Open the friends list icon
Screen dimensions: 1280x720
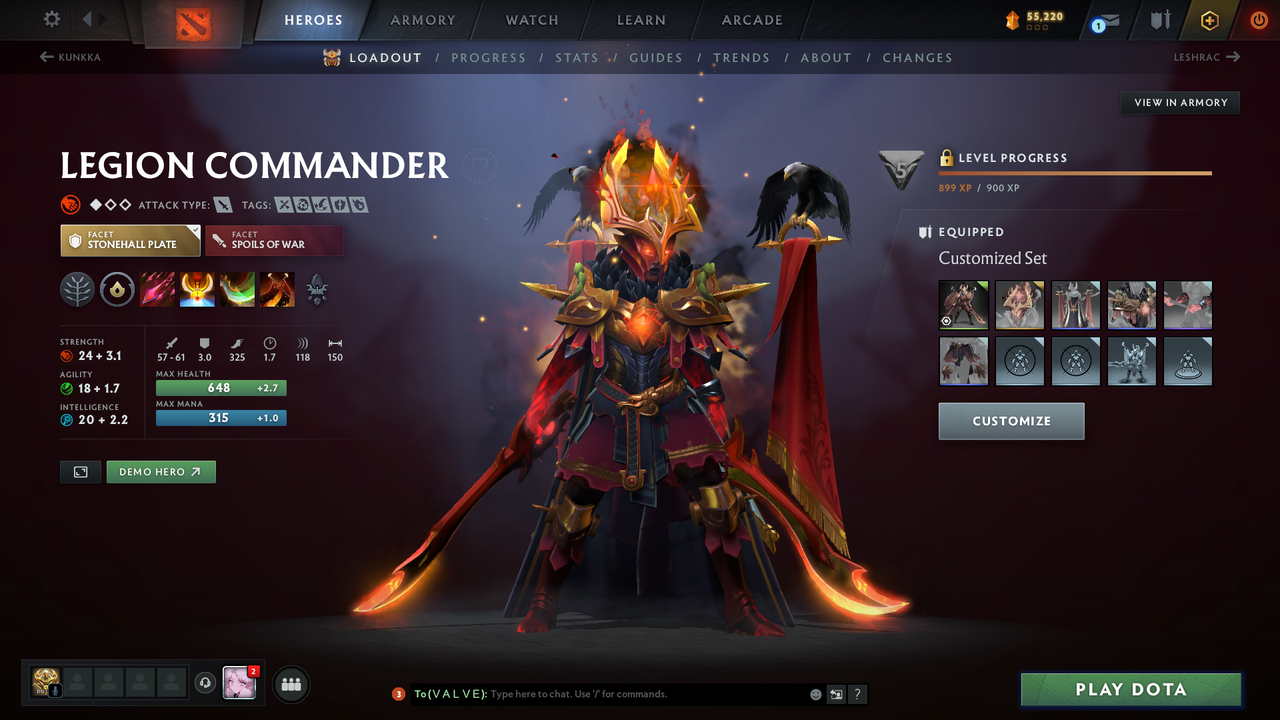pos(290,684)
